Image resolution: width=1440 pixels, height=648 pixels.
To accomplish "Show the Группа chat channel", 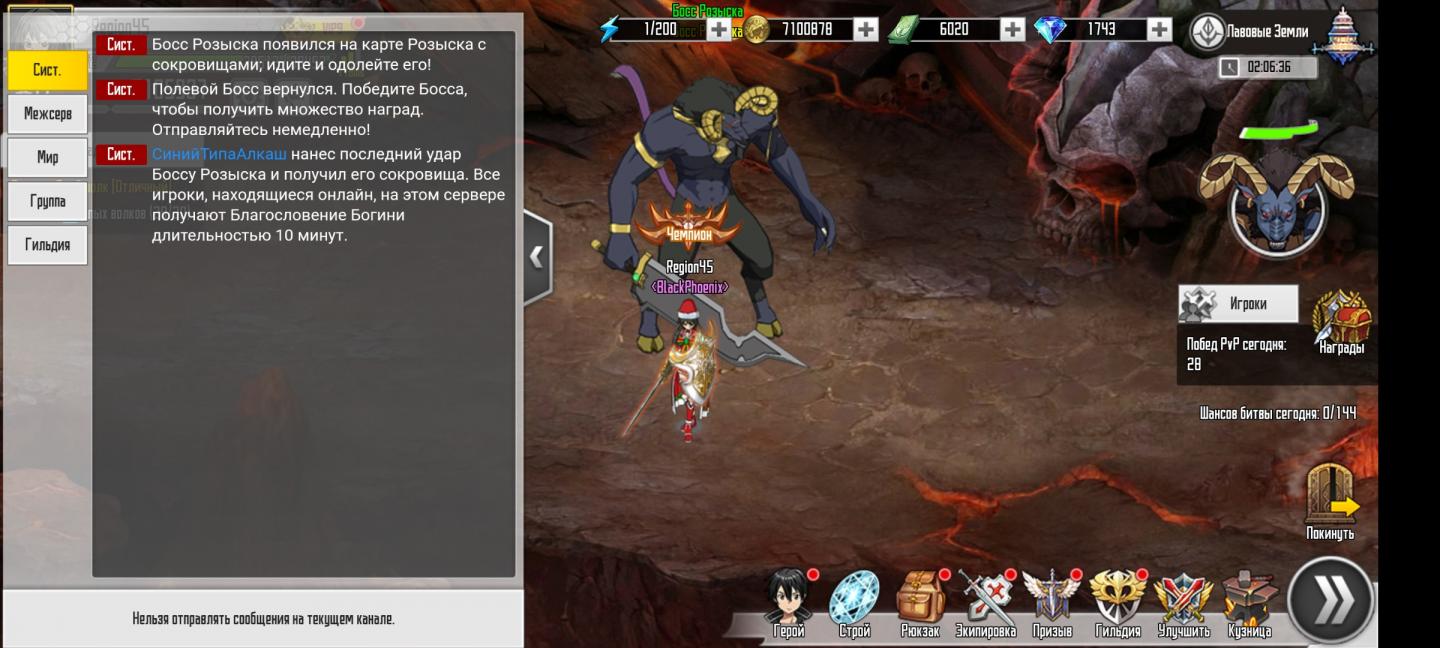I will 47,201.
